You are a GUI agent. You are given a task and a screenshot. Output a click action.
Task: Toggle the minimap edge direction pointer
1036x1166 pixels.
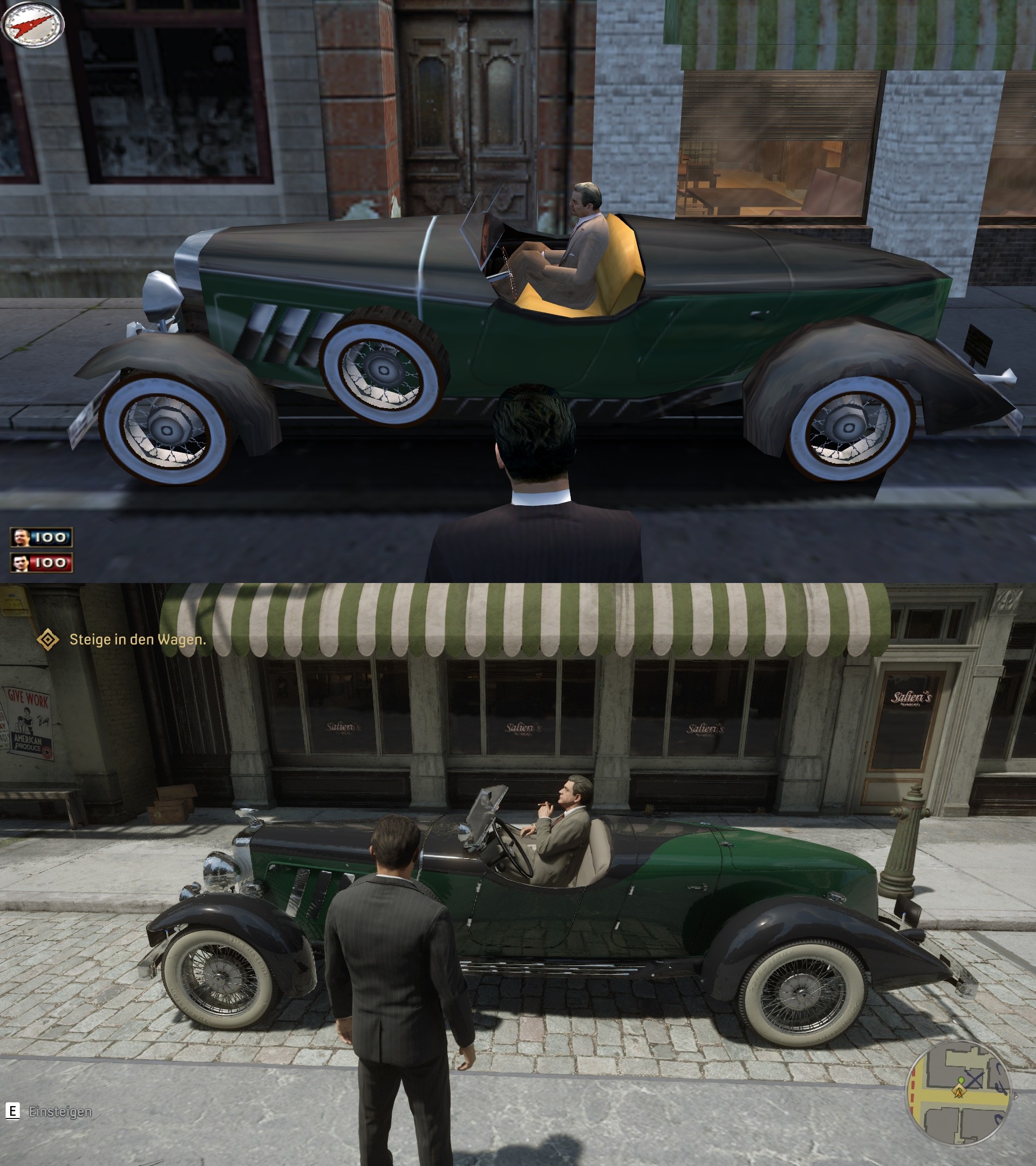coord(1015,1096)
